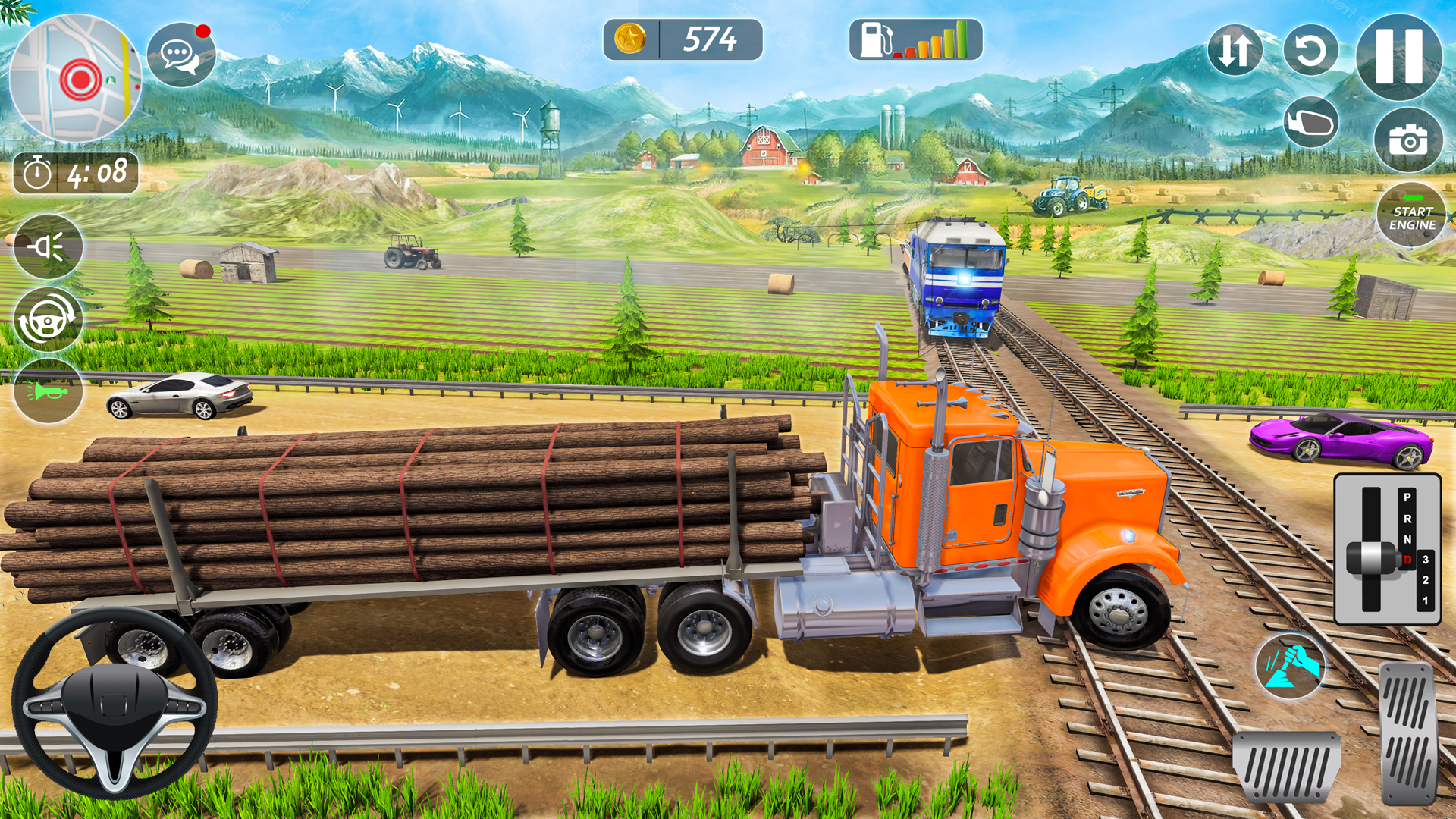Tap the up-down arrows transmission icon
The width and height of the screenshot is (1456, 819).
(x=1235, y=49)
